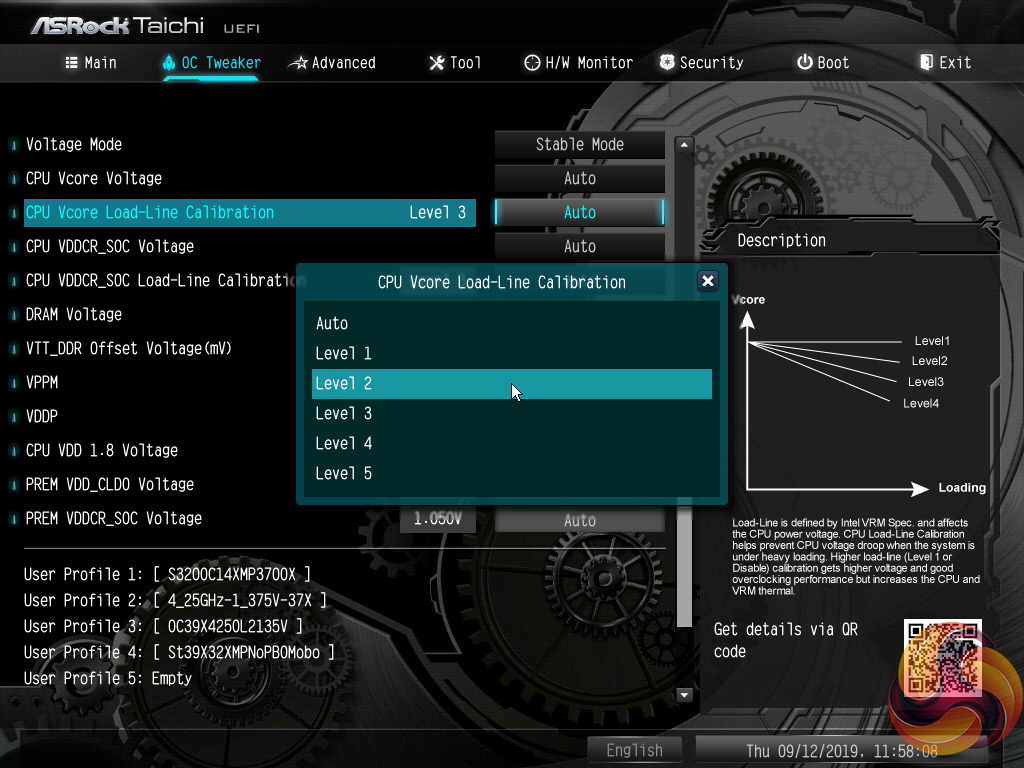Open the H/W Monitor tab
The height and width of the screenshot is (768, 1024).
578,63
